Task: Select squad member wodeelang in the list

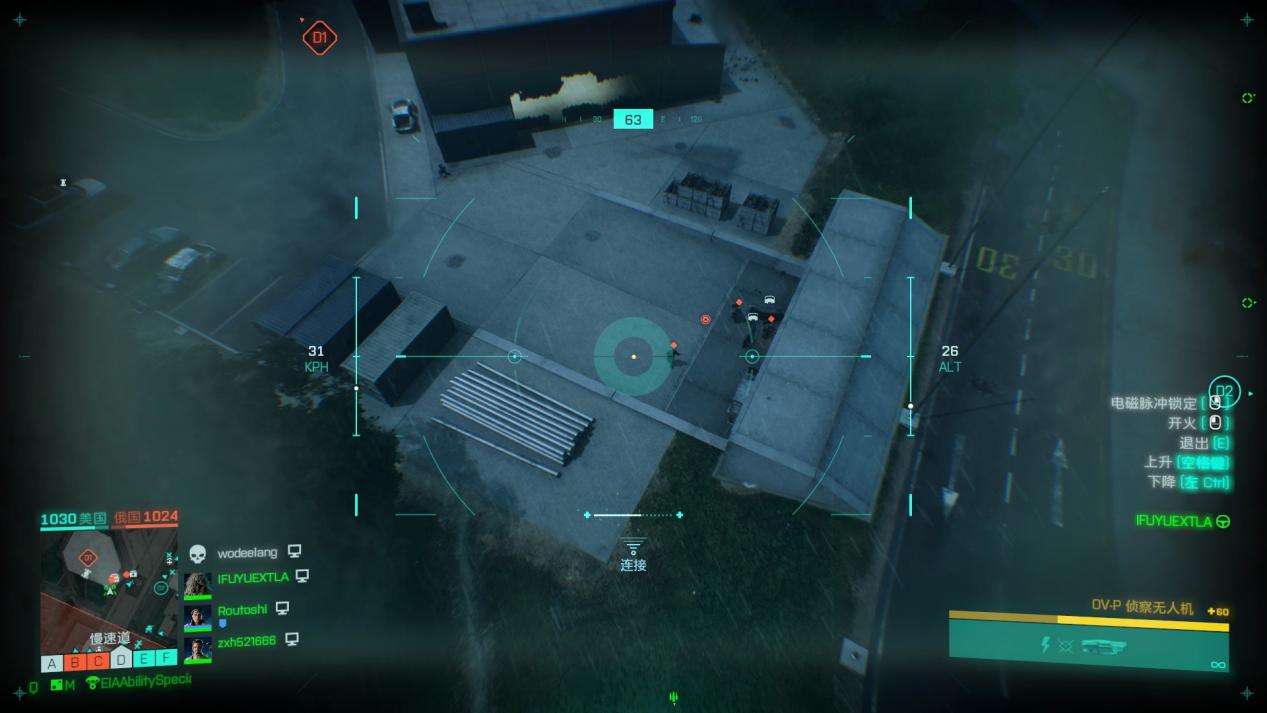Action: 245,552
